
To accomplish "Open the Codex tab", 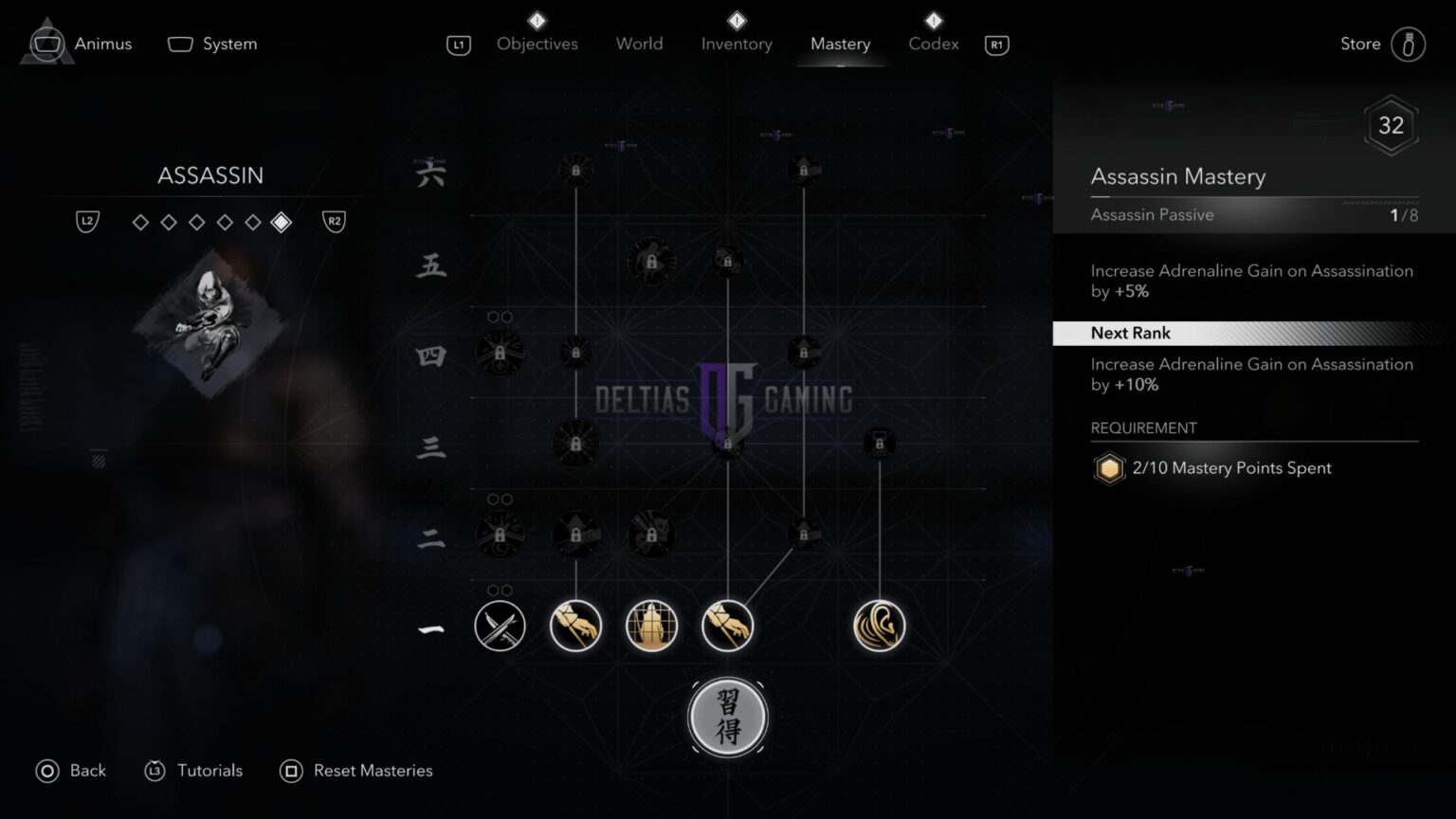I will coord(933,44).
